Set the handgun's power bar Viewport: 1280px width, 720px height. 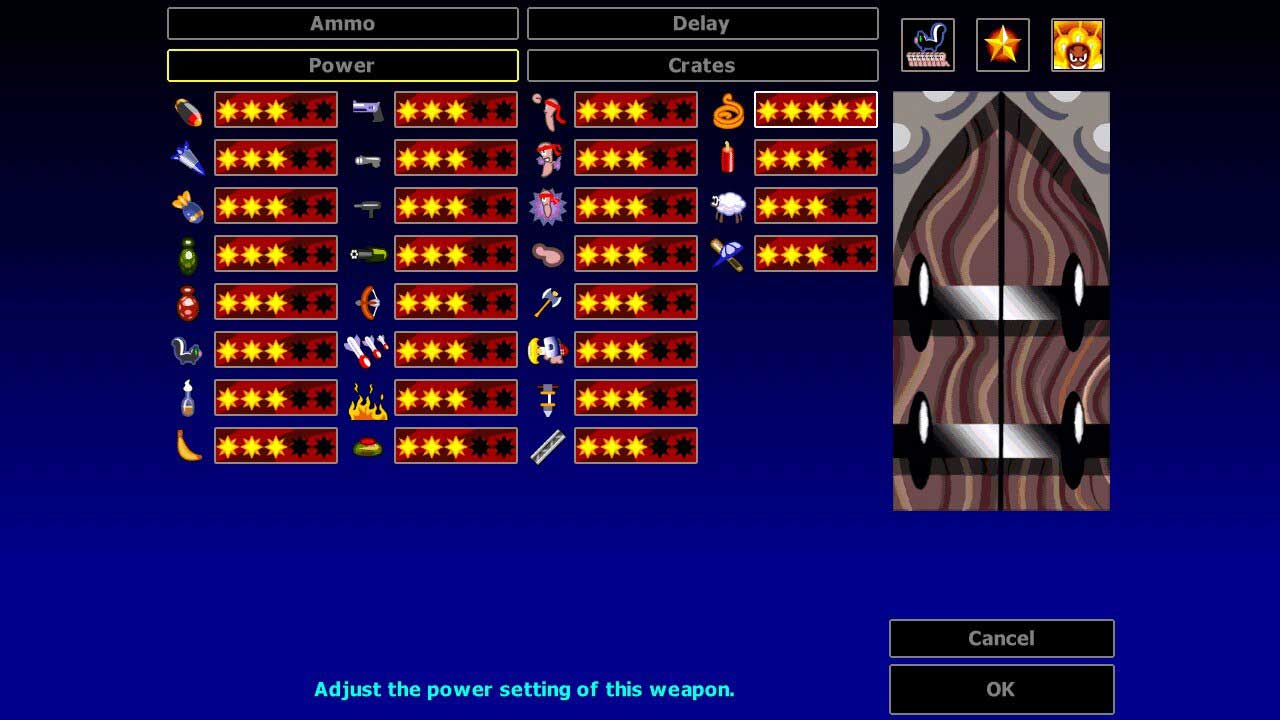coord(456,110)
